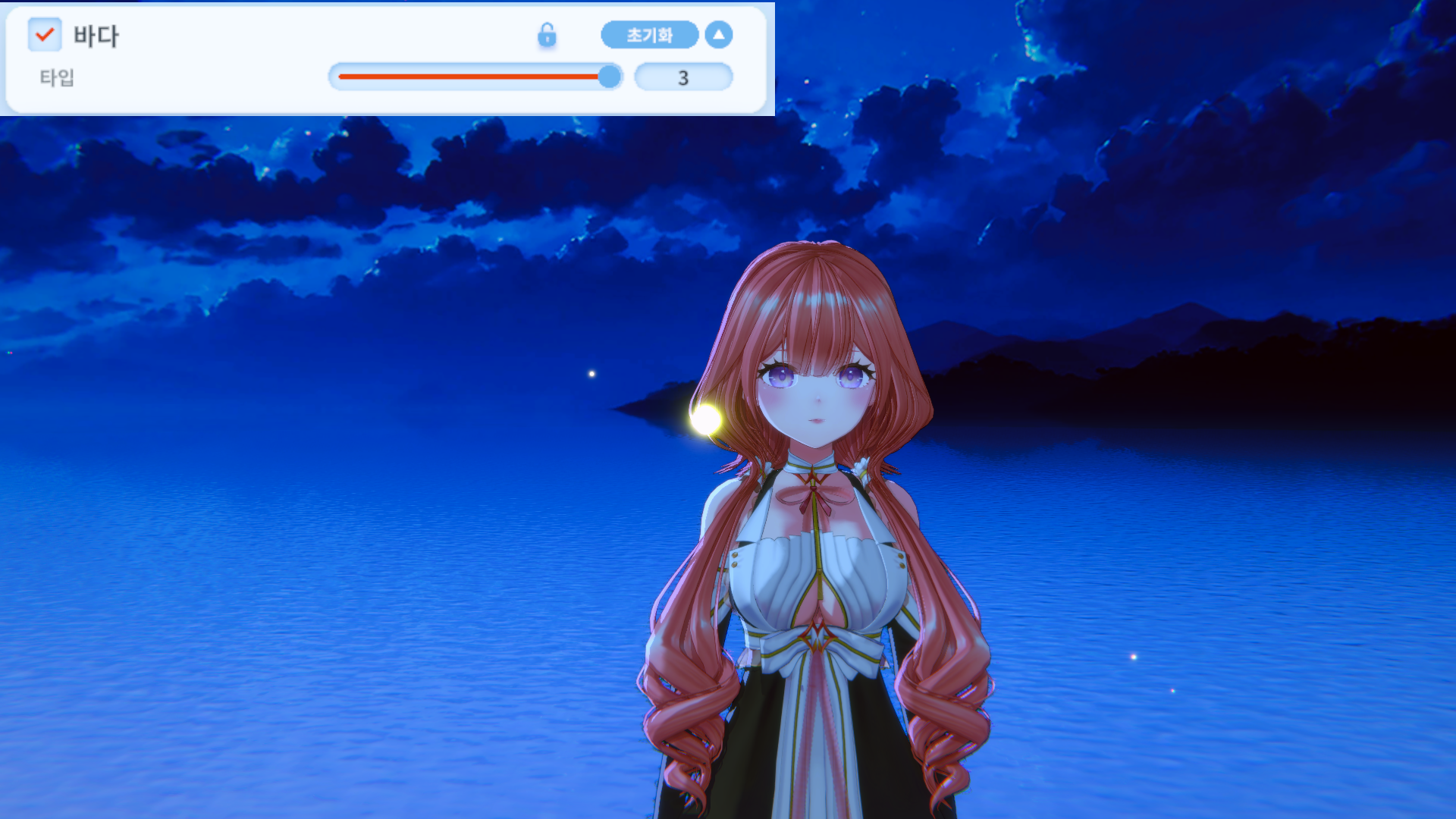Click the 타입 slider handle
This screenshot has height=819, width=1456.
(609, 77)
